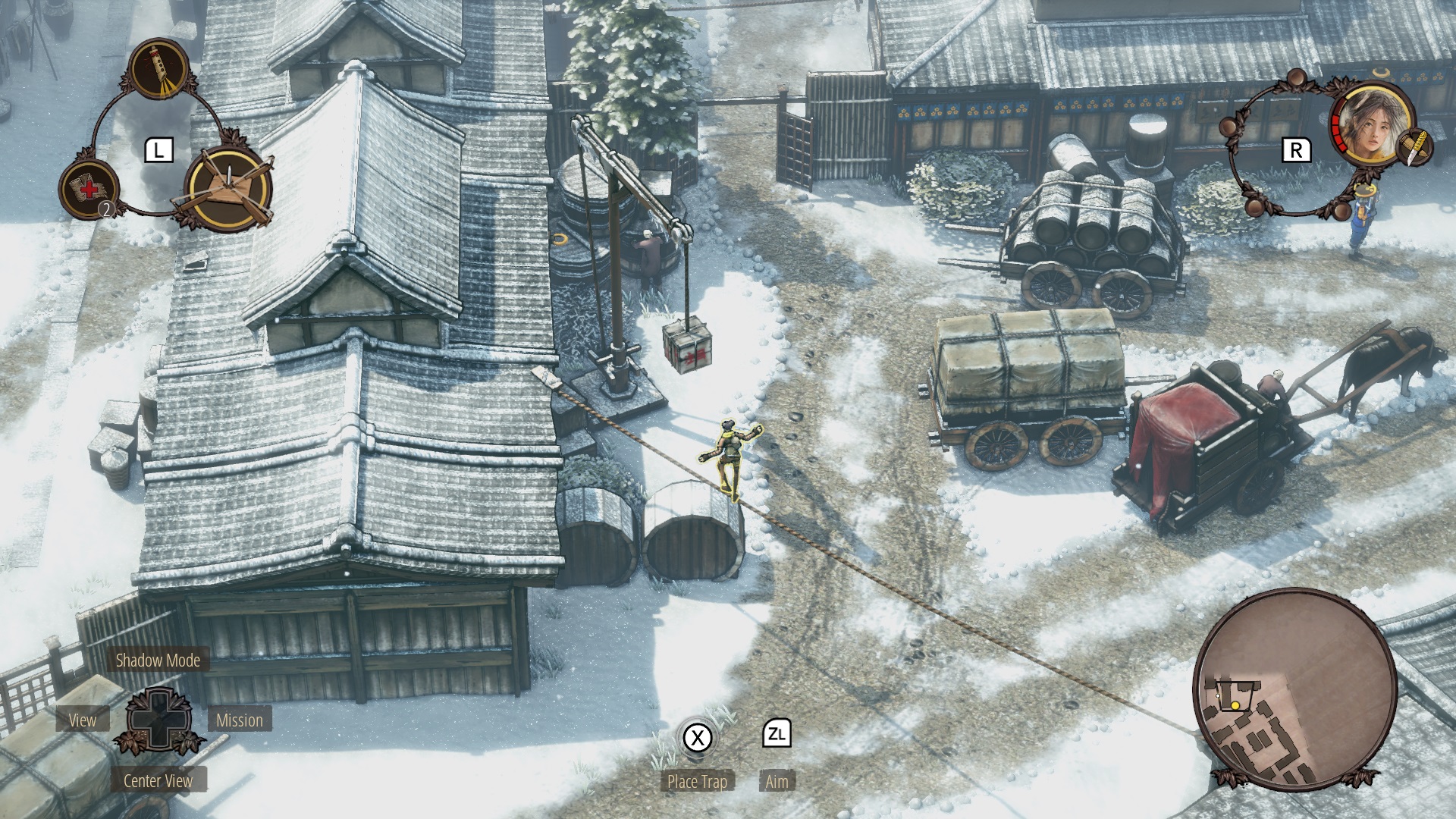Open the Mission menu
1456x819 pixels.
pyautogui.click(x=239, y=720)
